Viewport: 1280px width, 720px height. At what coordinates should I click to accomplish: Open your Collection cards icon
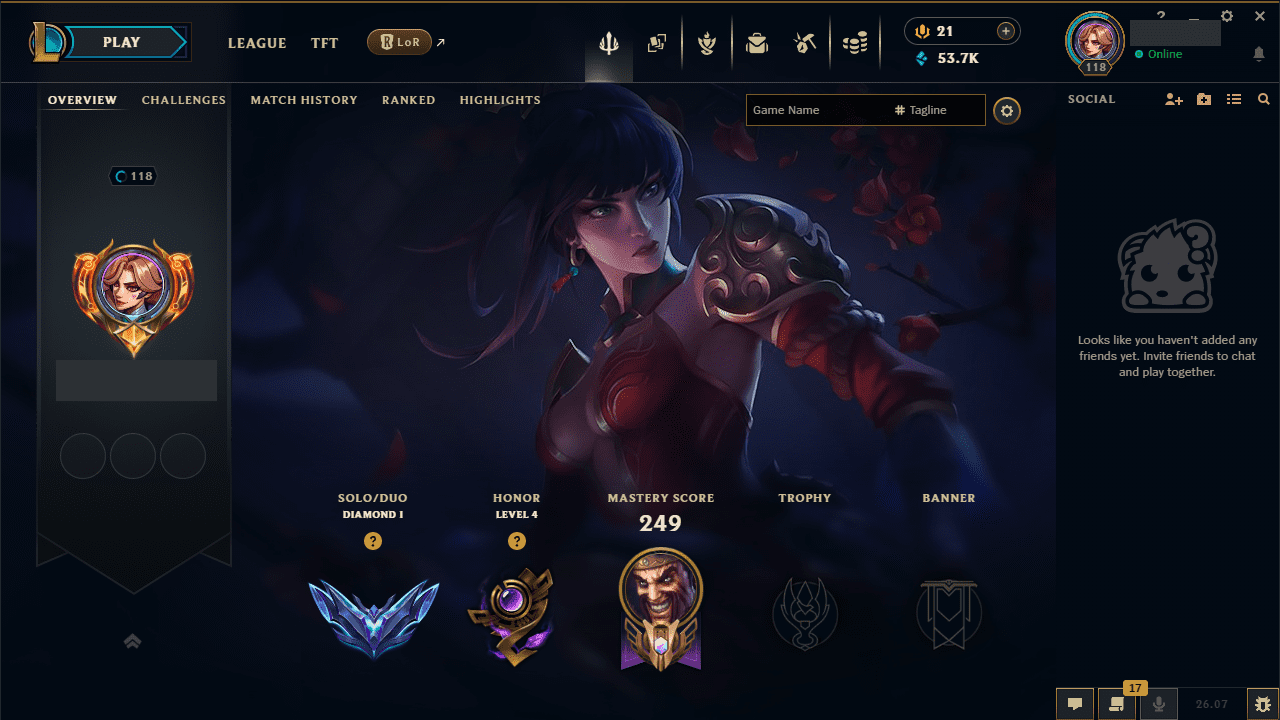tap(657, 43)
